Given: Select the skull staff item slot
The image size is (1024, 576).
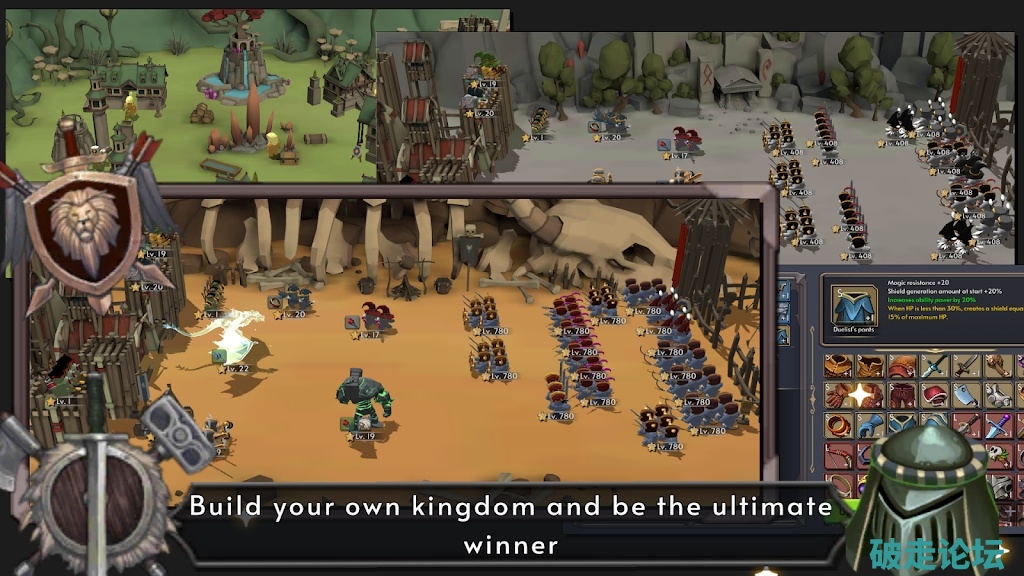Looking at the screenshot, I should pos(998,456).
